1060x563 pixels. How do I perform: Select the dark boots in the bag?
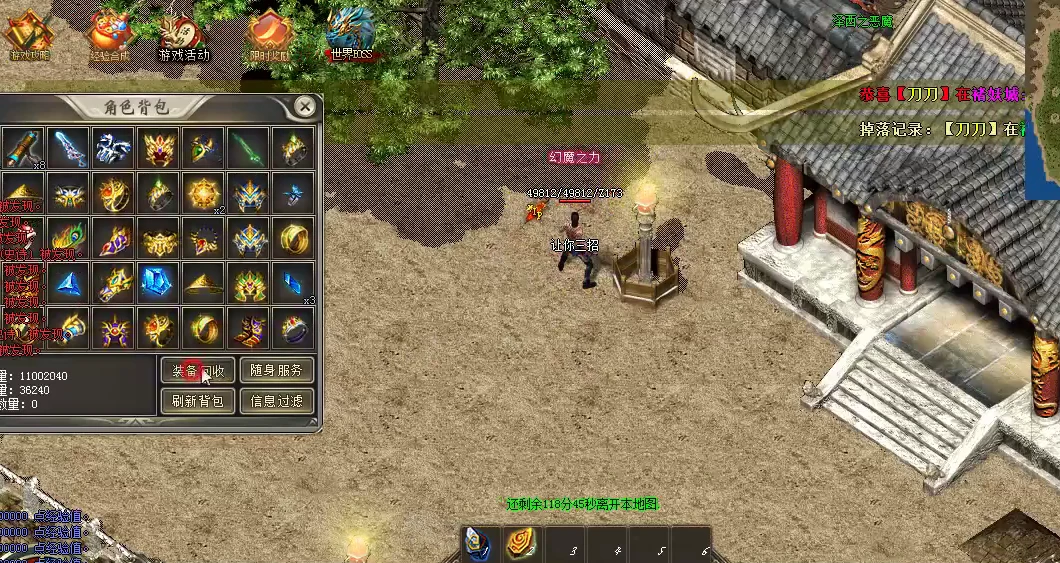[x=248, y=329]
